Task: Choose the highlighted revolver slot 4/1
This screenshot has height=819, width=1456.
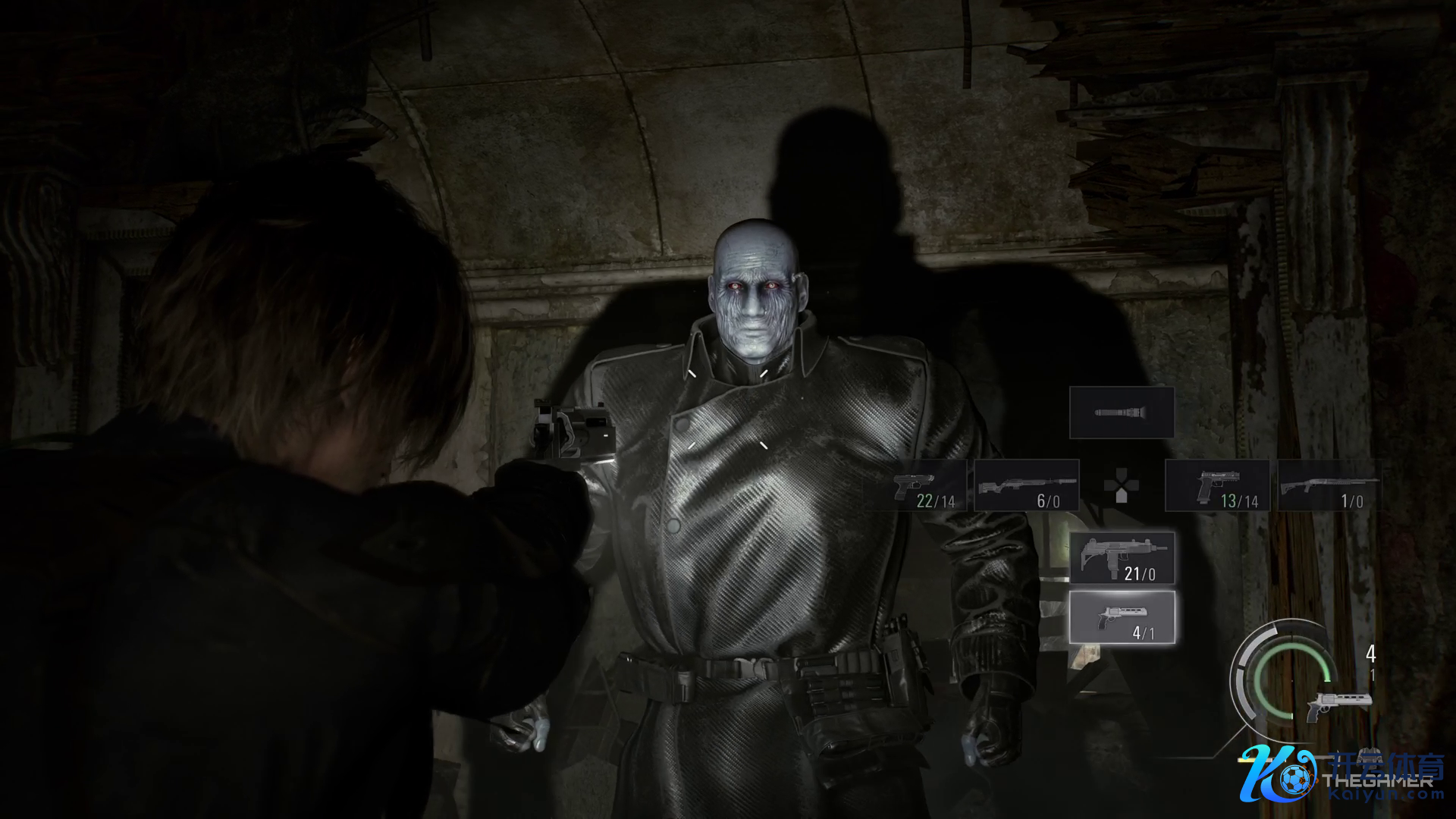Action: pos(1122,617)
